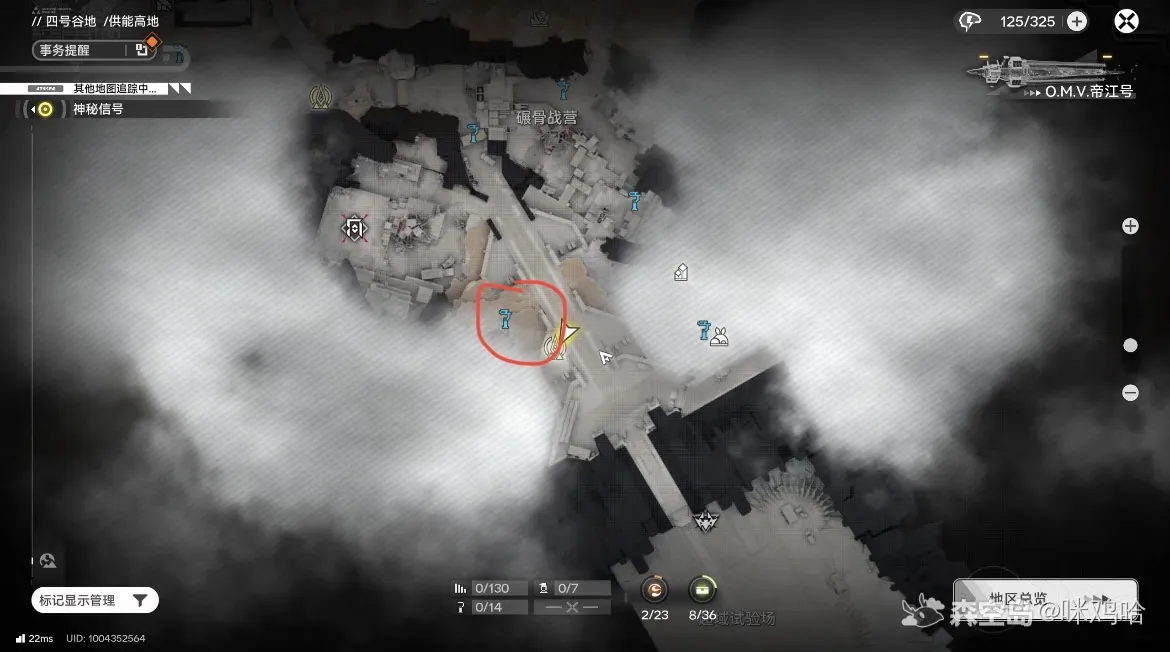Click the map zoom slider handle

[x=1130, y=345]
